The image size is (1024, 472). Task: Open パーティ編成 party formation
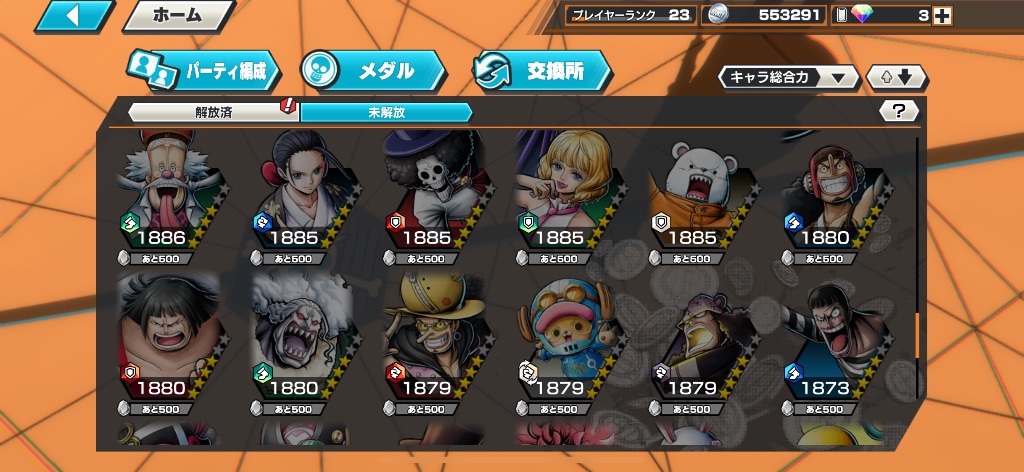[204, 71]
